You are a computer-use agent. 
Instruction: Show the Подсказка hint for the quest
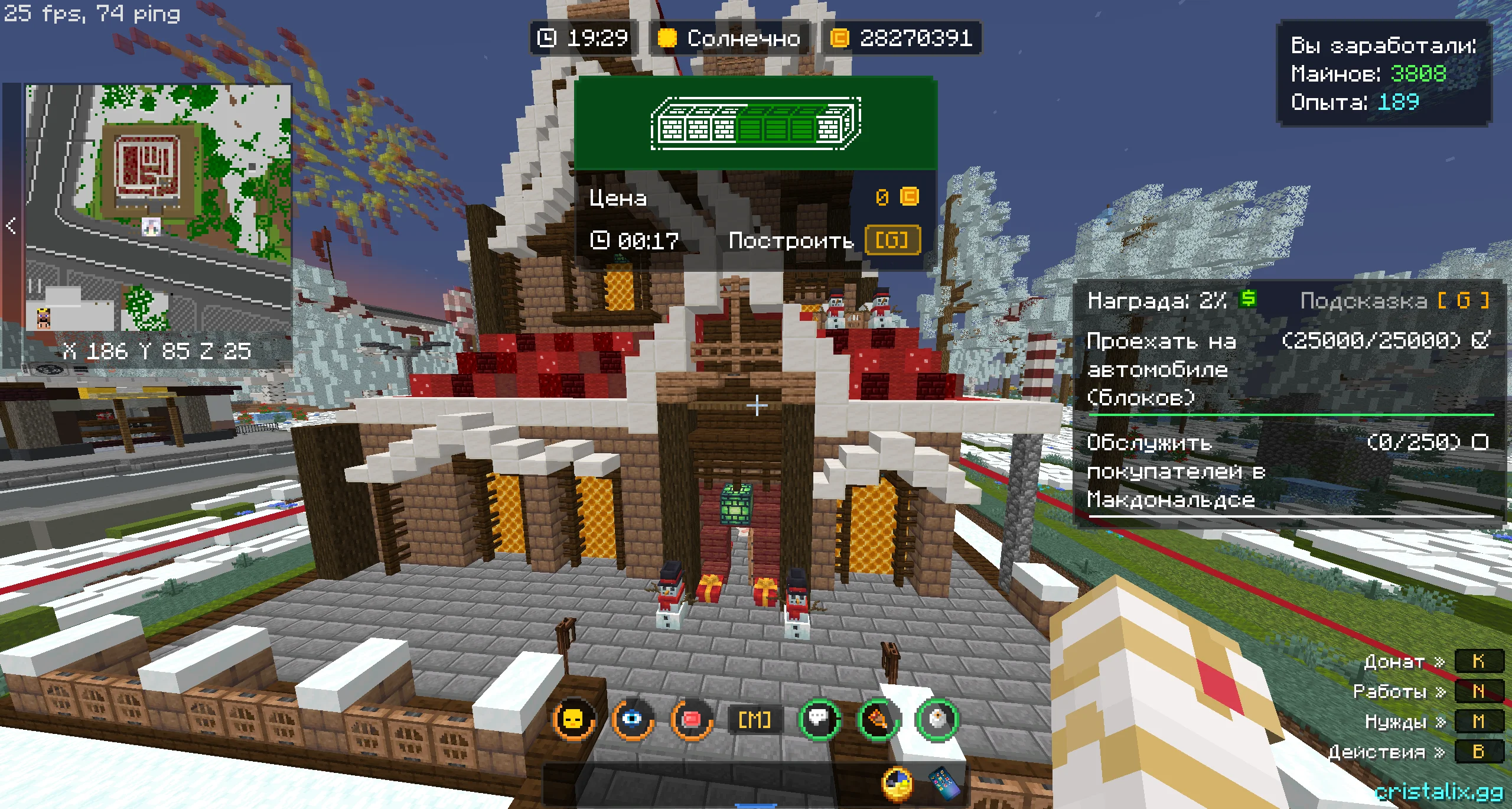(1394, 301)
